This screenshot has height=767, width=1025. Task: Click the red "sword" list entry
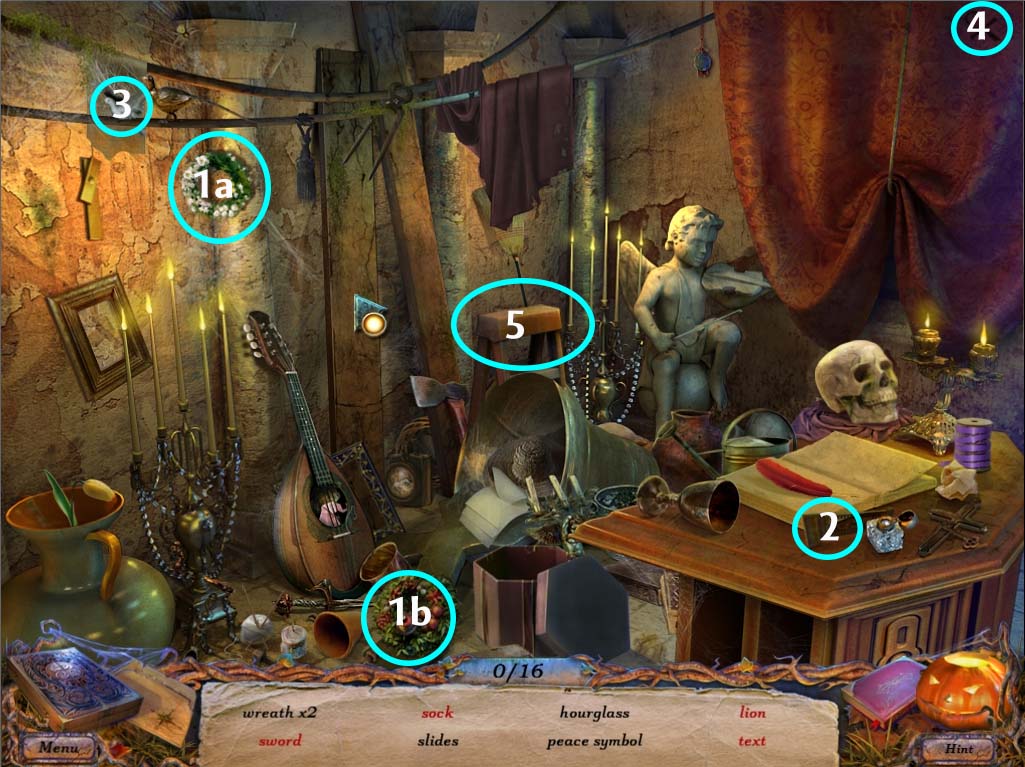(279, 741)
